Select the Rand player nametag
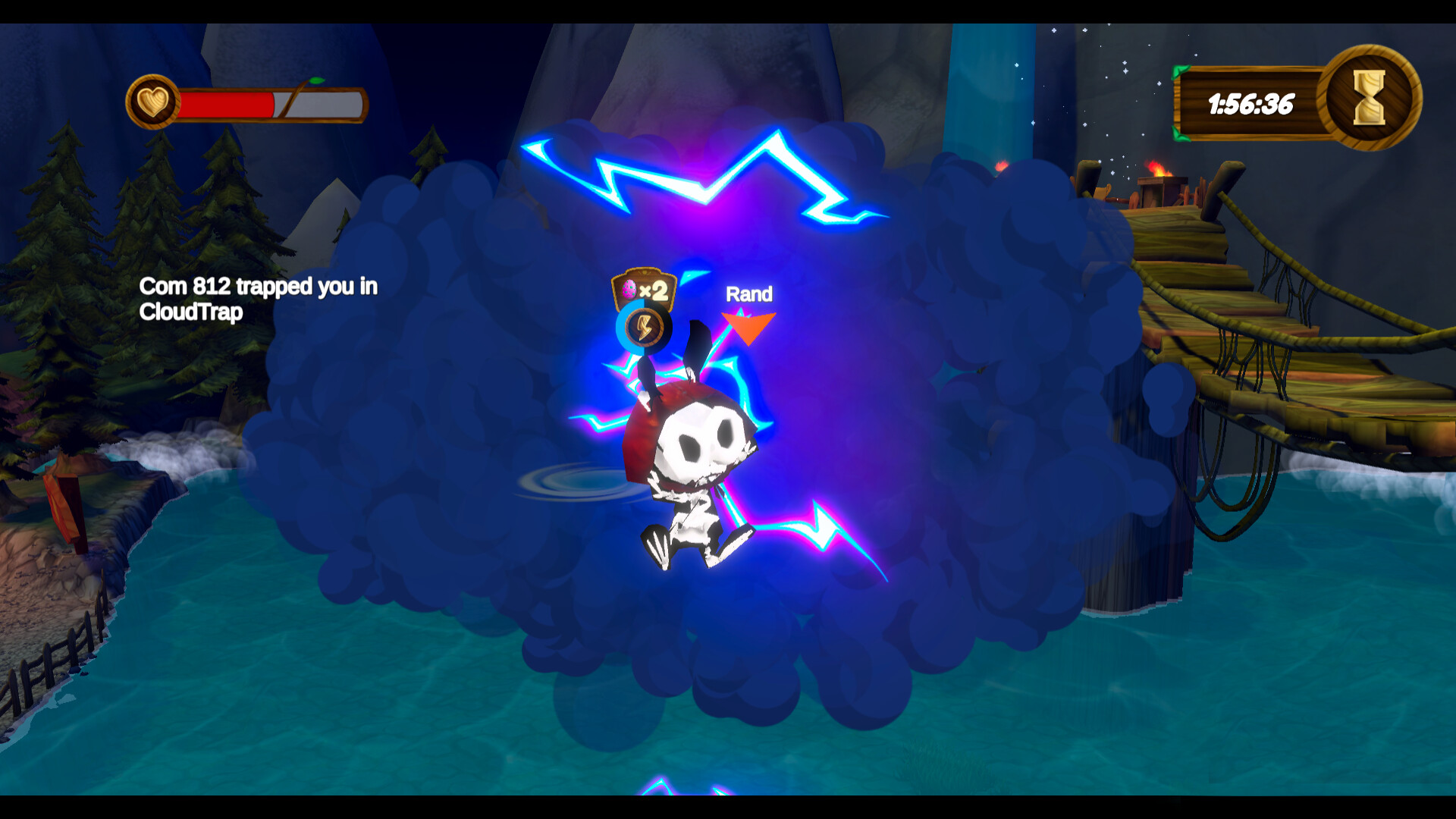1456x819 pixels. coord(748,295)
